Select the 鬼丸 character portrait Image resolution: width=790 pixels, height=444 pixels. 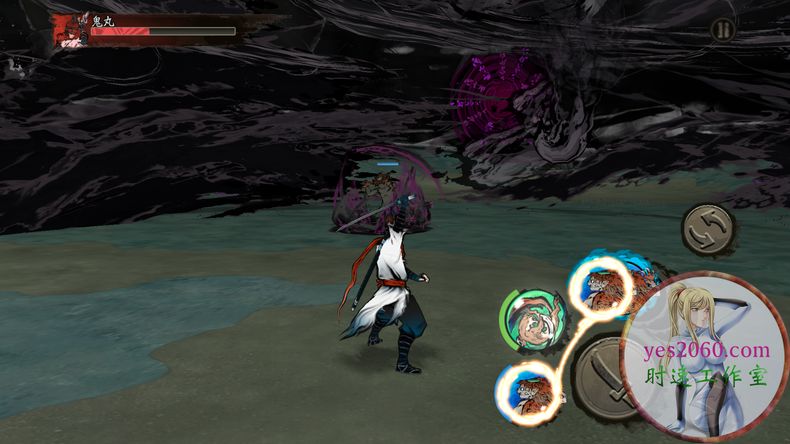coord(72,30)
